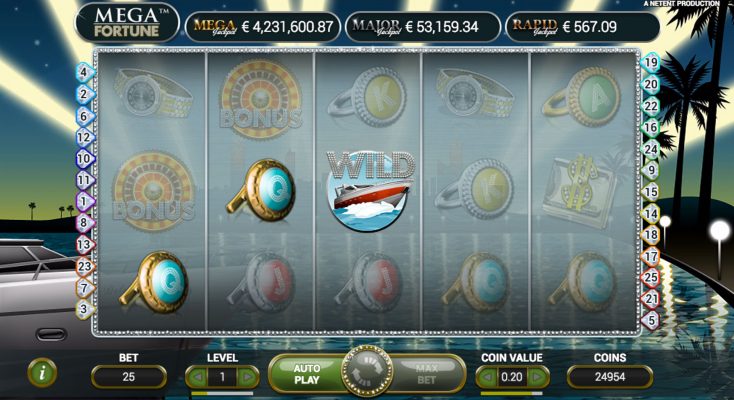Select payline marker number 17
734x400 pixels.
coord(652,256)
